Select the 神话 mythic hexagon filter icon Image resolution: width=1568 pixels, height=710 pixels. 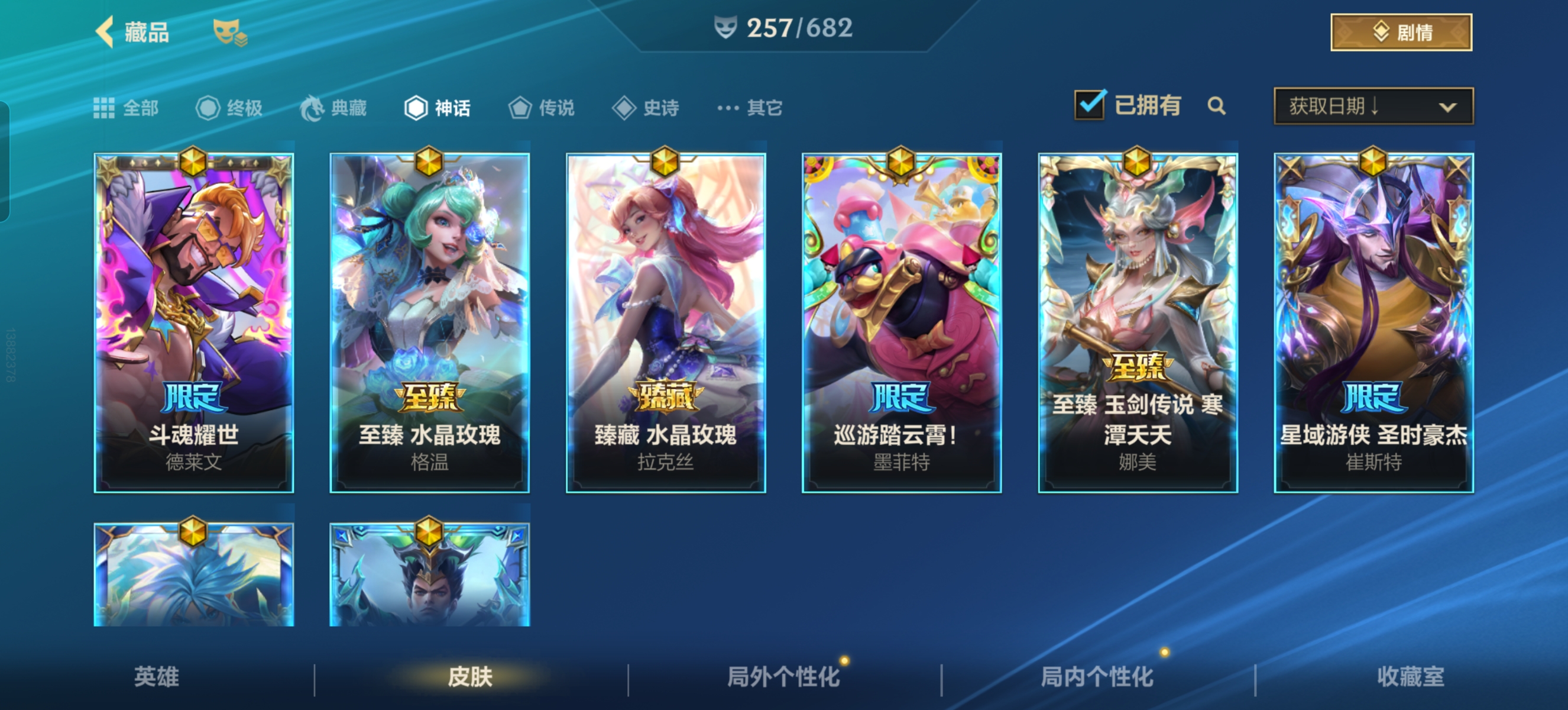[x=417, y=107]
